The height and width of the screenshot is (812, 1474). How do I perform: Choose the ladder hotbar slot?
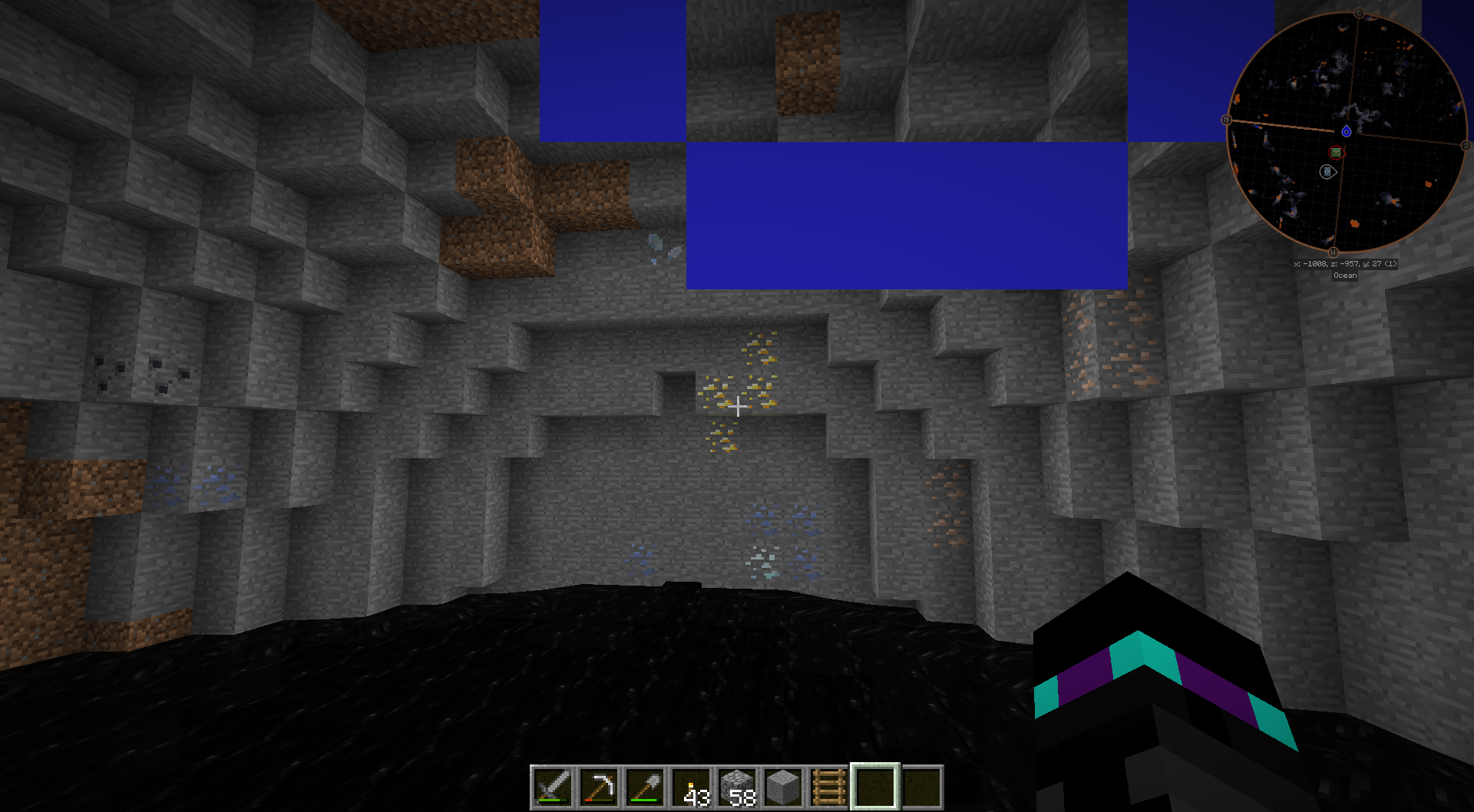click(x=829, y=787)
